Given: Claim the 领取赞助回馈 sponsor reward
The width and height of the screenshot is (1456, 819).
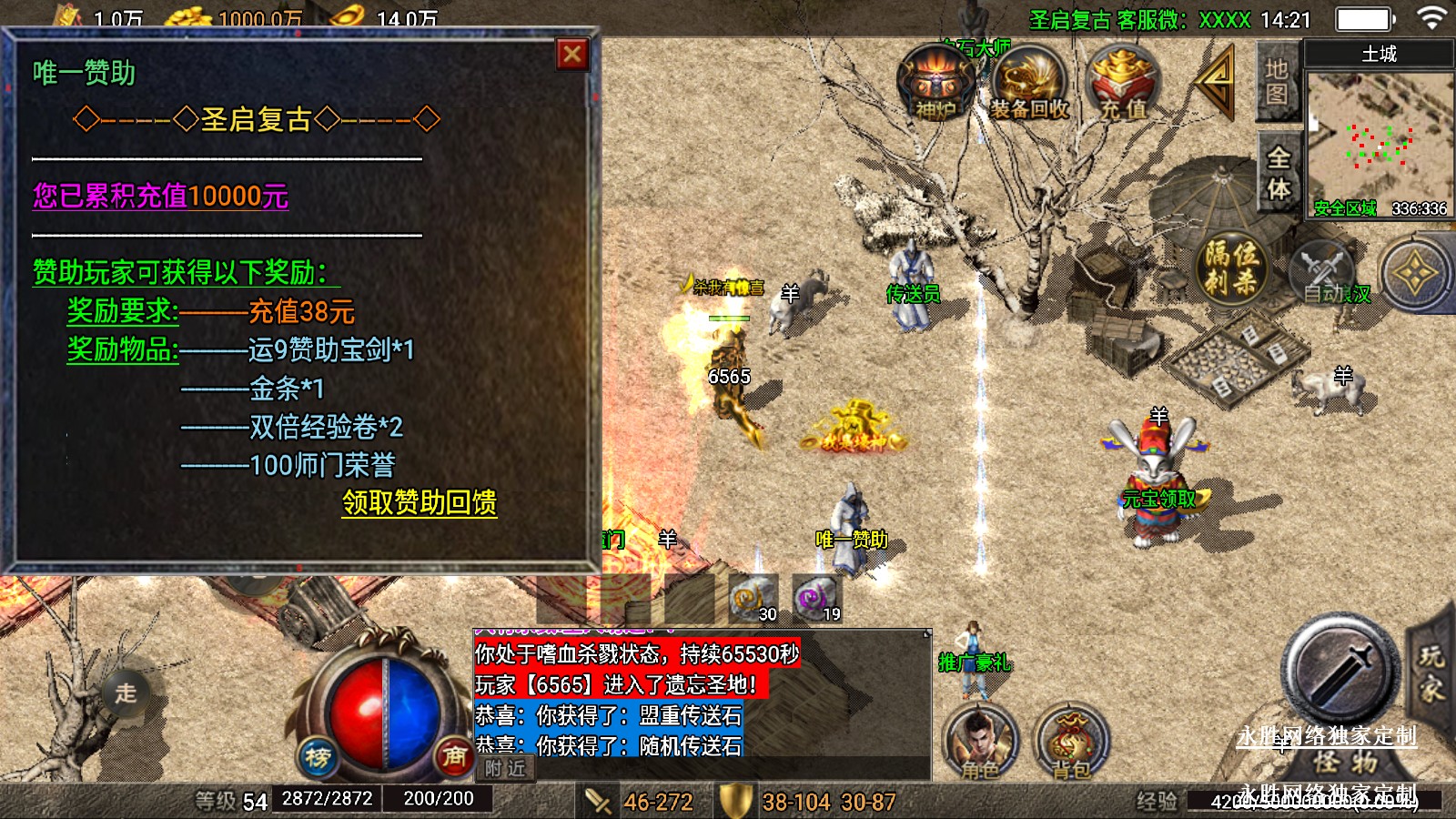Looking at the screenshot, I should click(x=420, y=502).
